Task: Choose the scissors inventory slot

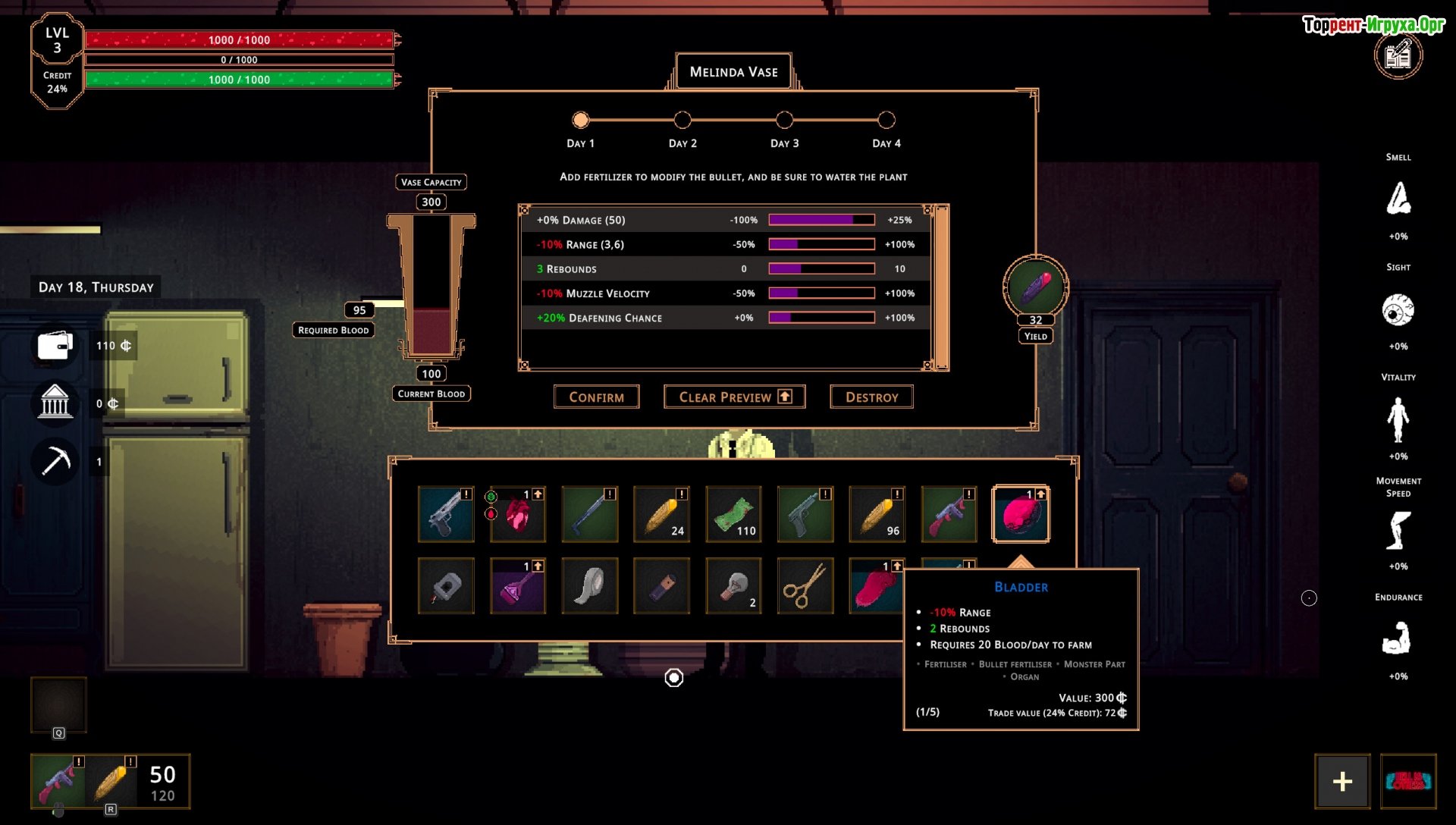Action: tap(805, 586)
